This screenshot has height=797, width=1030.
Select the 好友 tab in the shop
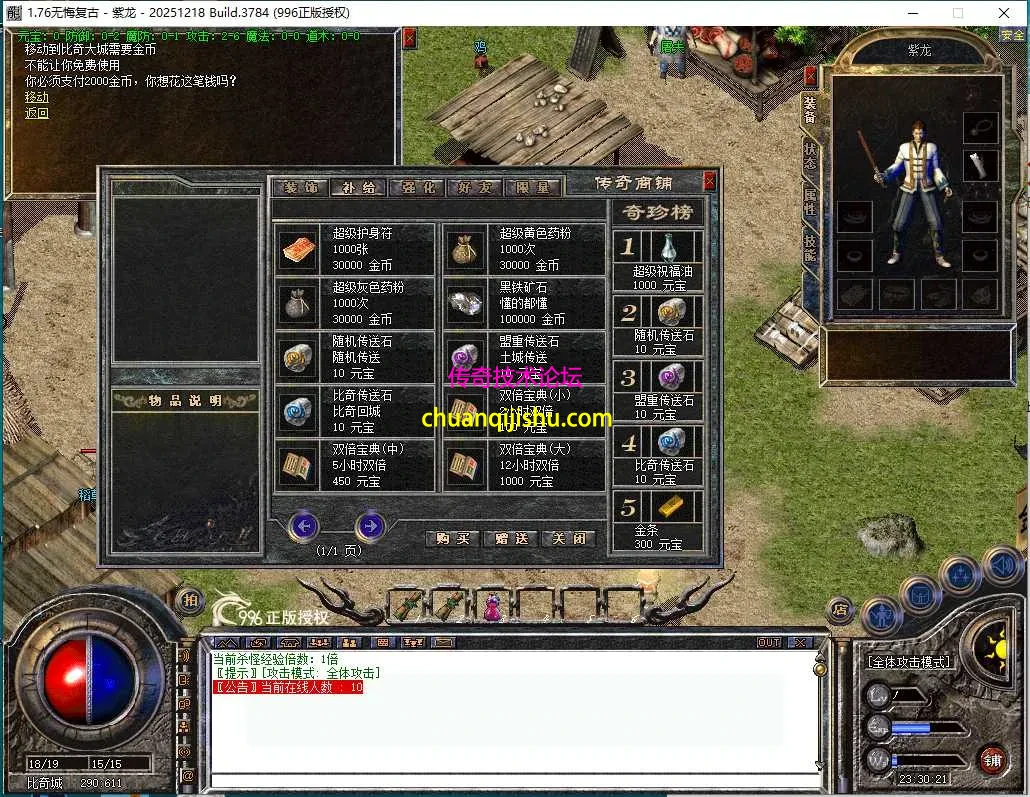pyautogui.click(x=474, y=187)
